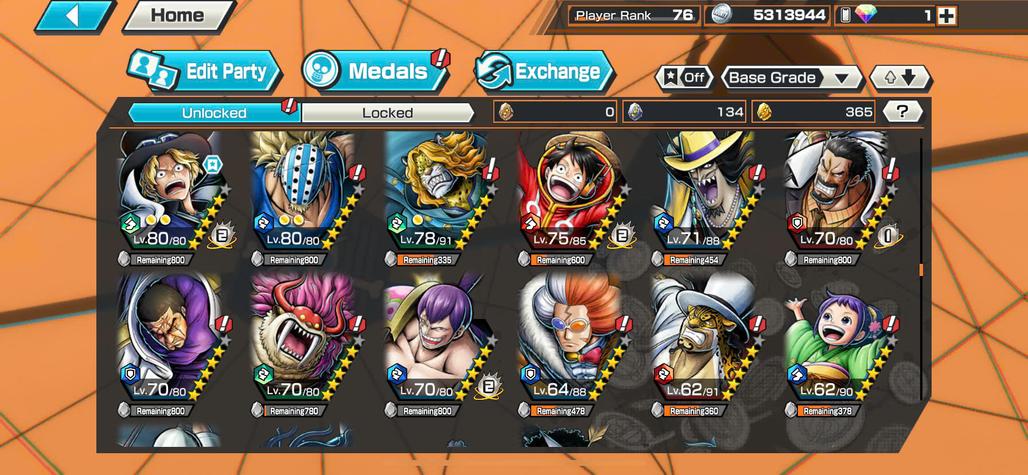Go back with the arrow button
1028x475 pixels.
point(76,16)
